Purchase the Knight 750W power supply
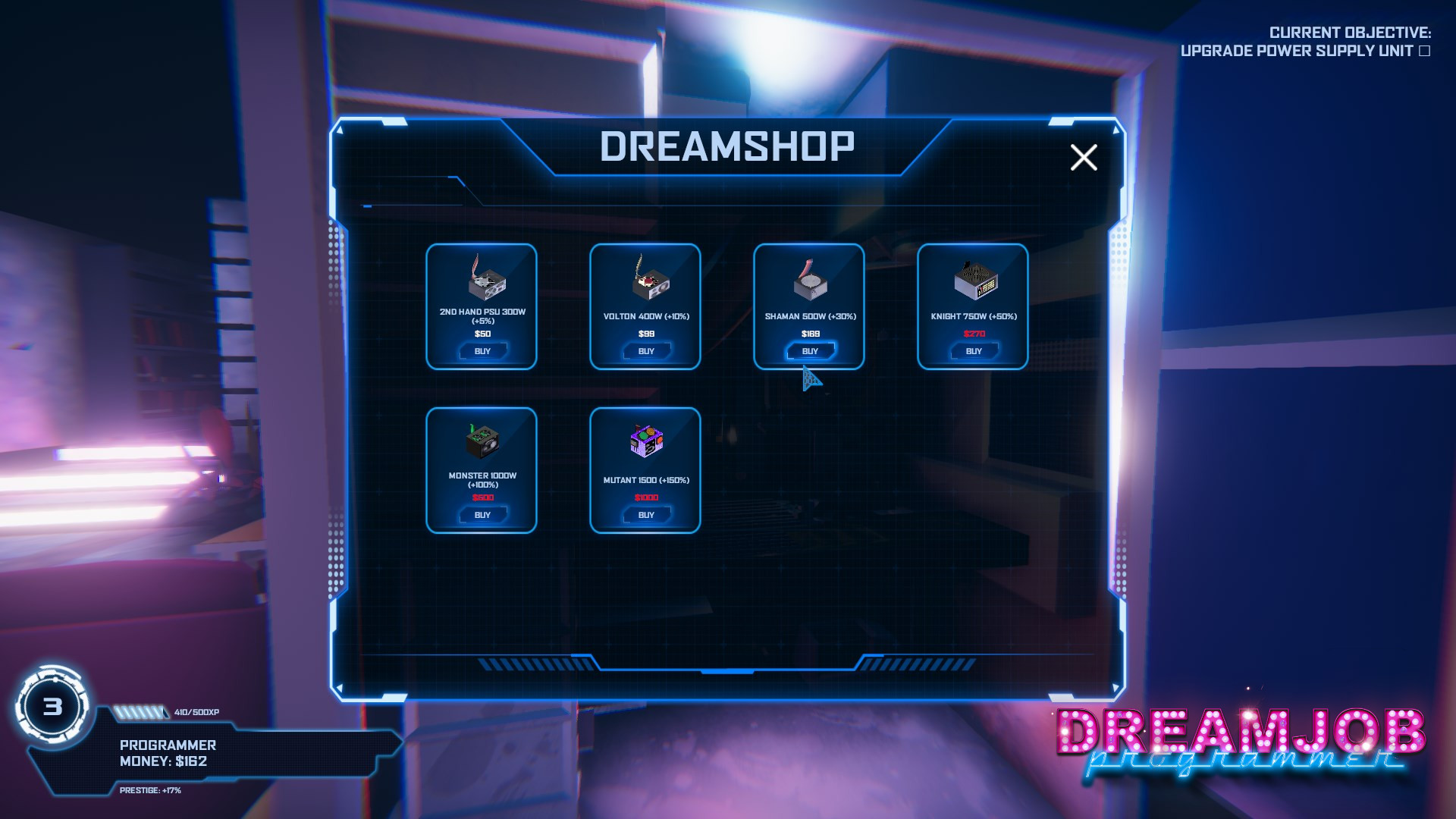Screen dimensions: 1456x819 click(x=973, y=350)
